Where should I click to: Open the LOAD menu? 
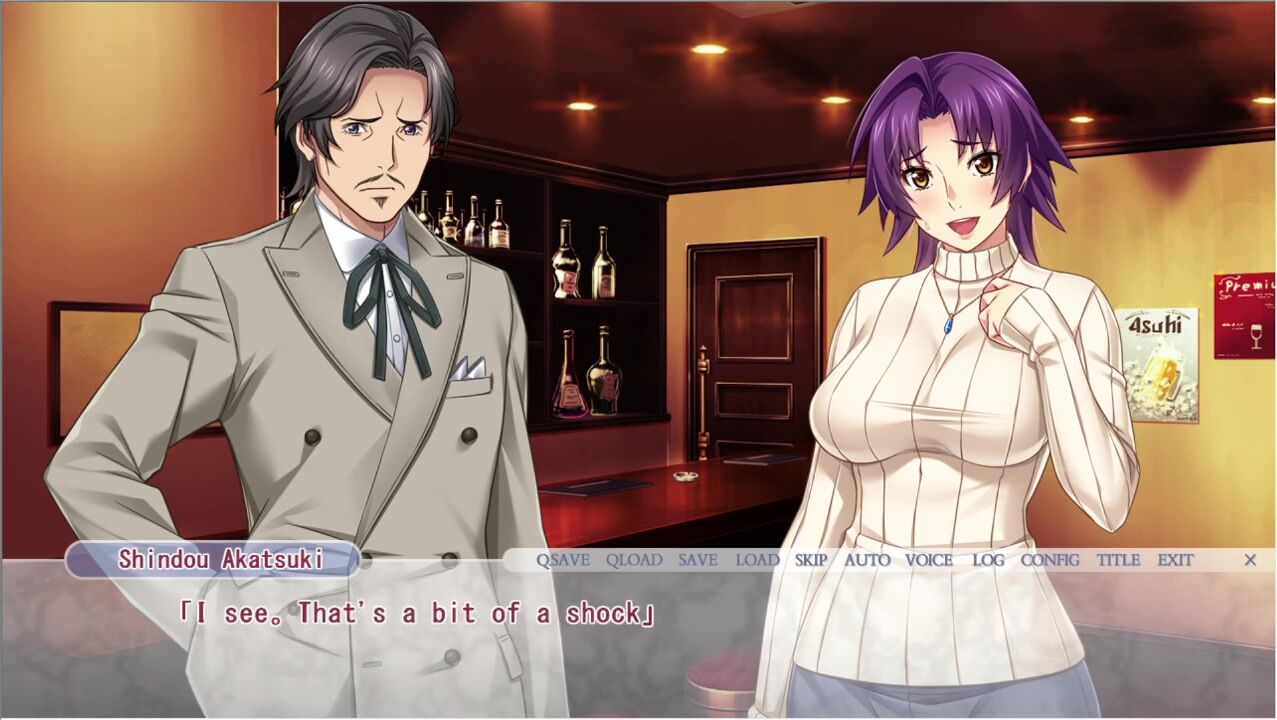[x=757, y=560]
